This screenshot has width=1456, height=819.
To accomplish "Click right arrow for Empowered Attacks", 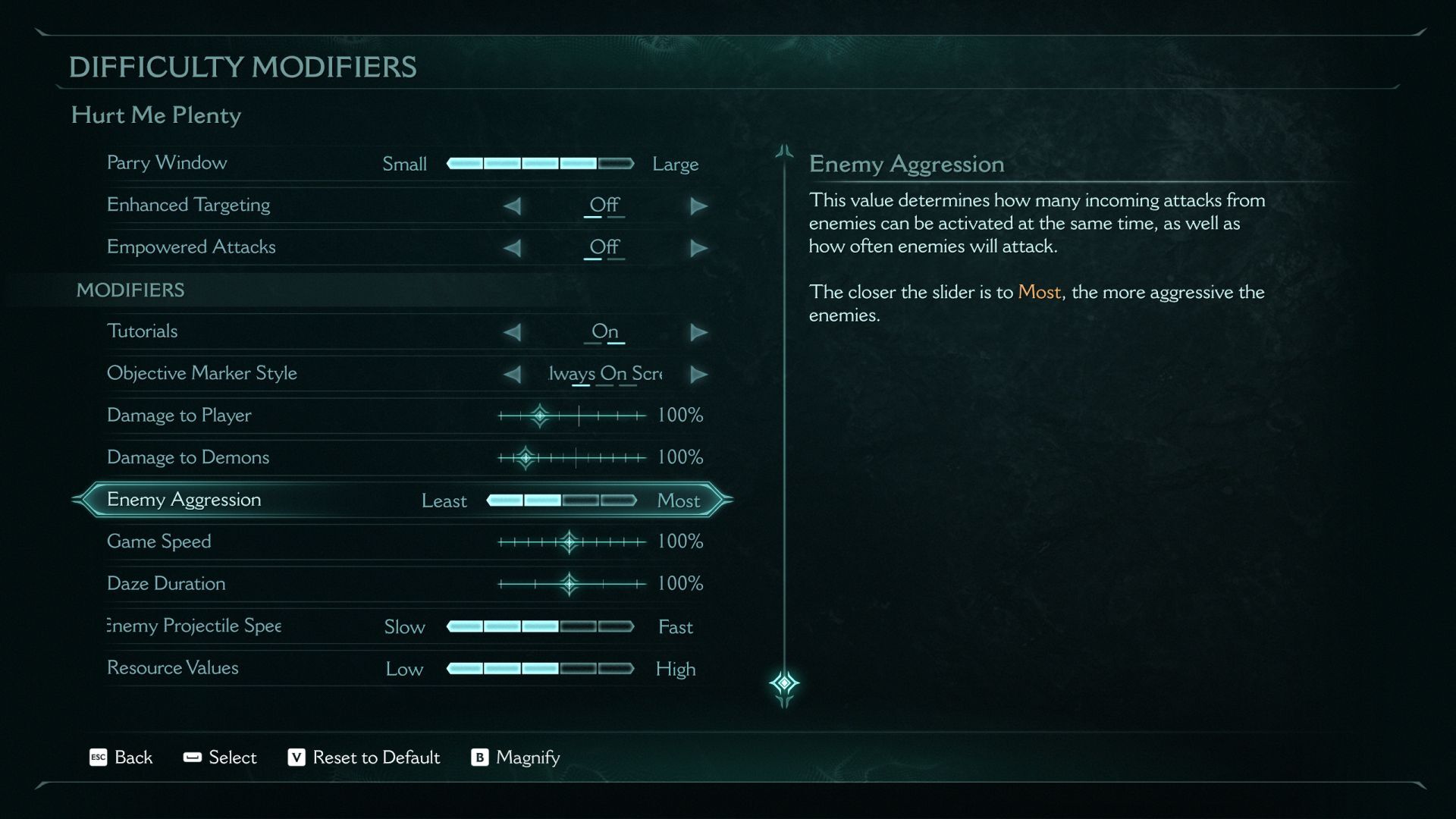I will click(x=698, y=248).
